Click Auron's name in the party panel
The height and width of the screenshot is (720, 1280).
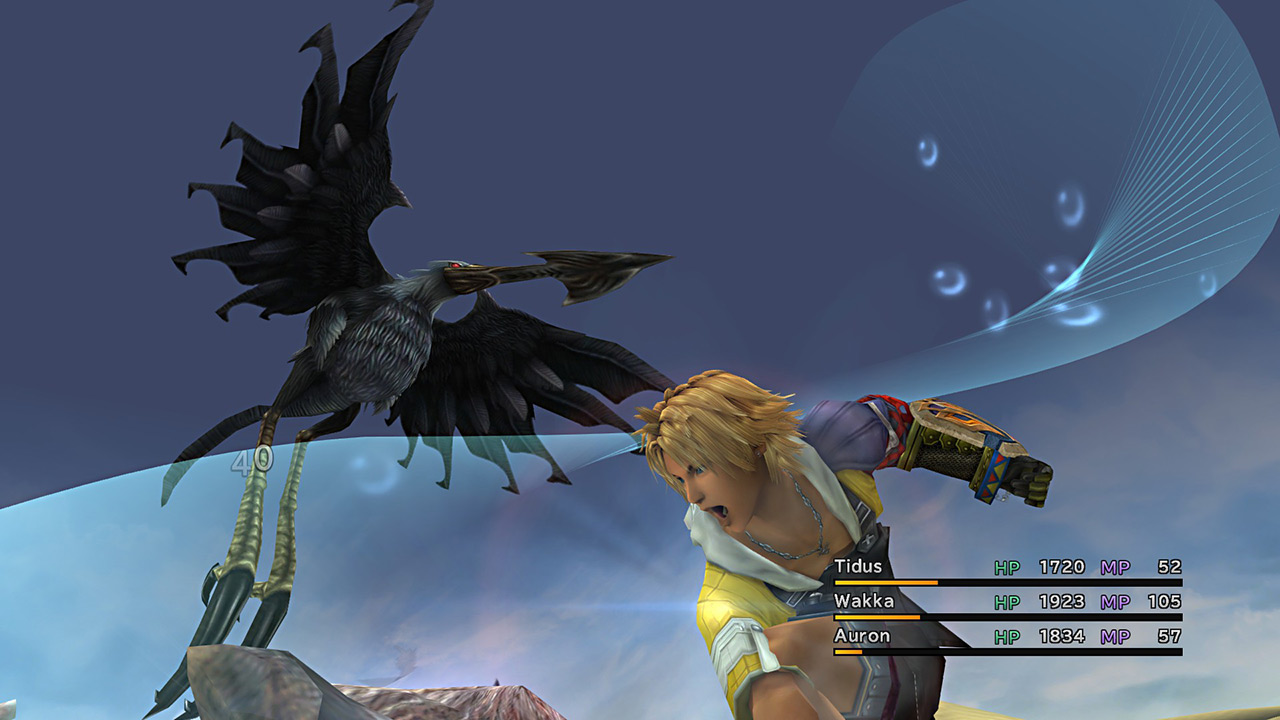pos(862,636)
